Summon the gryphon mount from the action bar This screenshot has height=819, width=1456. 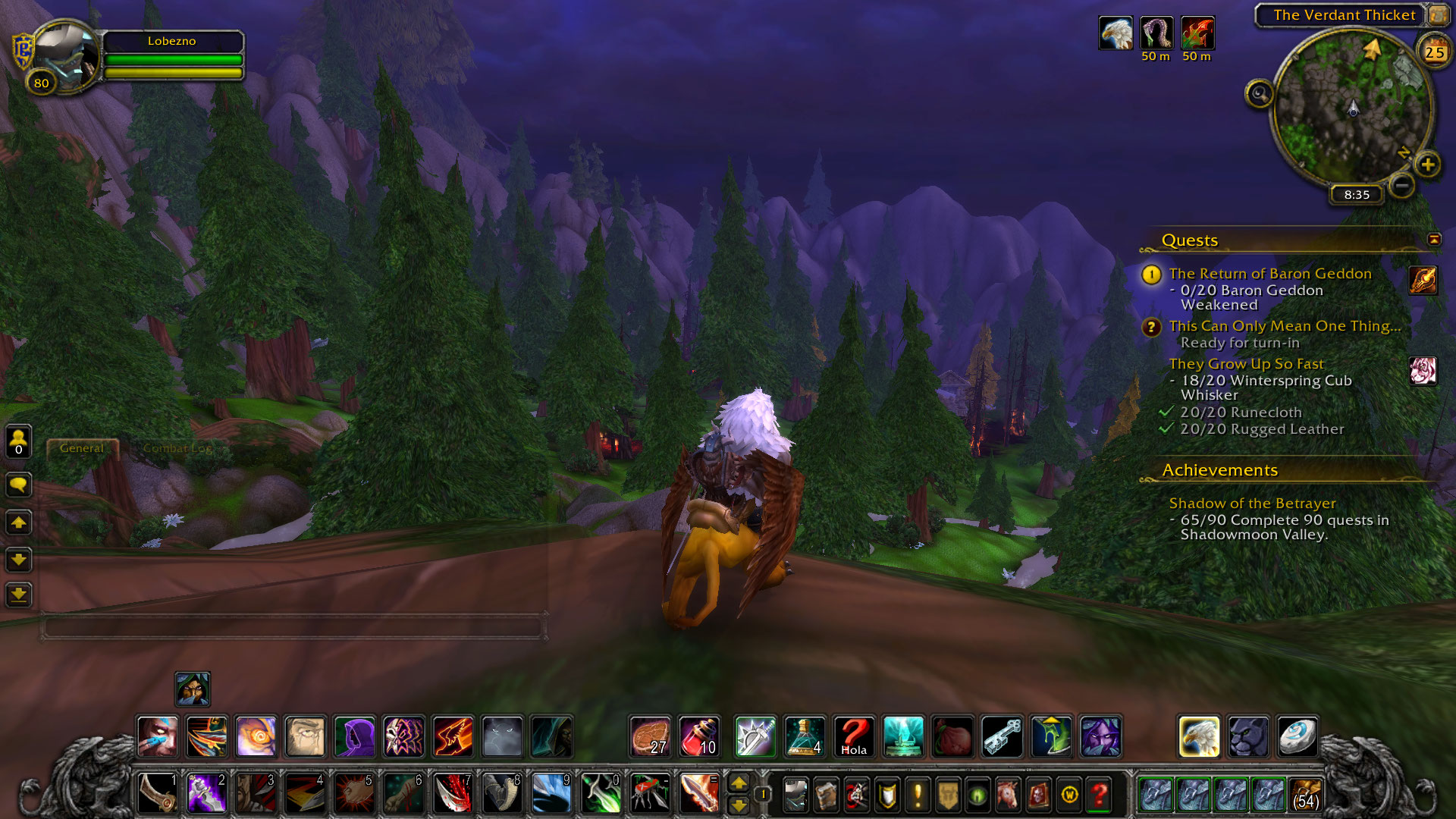1199,736
